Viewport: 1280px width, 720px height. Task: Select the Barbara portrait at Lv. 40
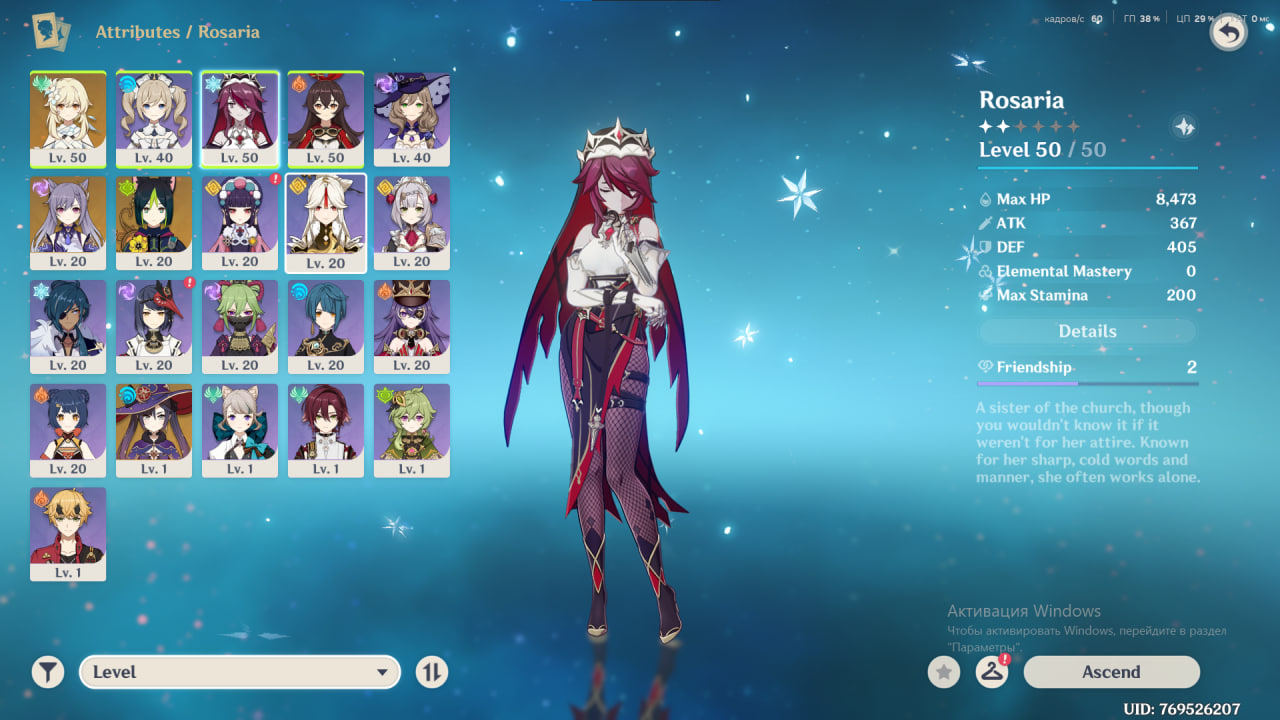coord(154,118)
